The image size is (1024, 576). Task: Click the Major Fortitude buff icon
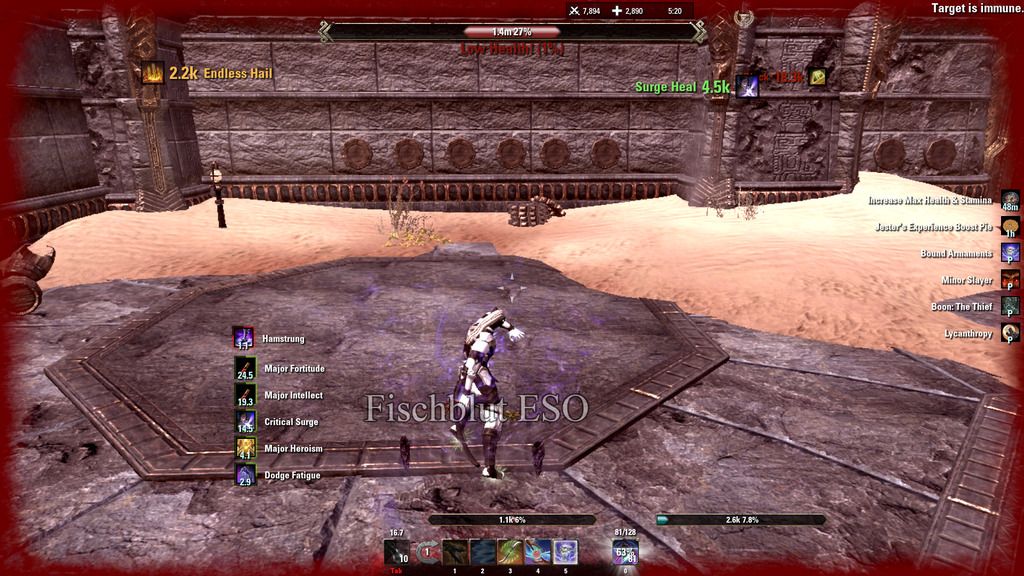(243, 367)
